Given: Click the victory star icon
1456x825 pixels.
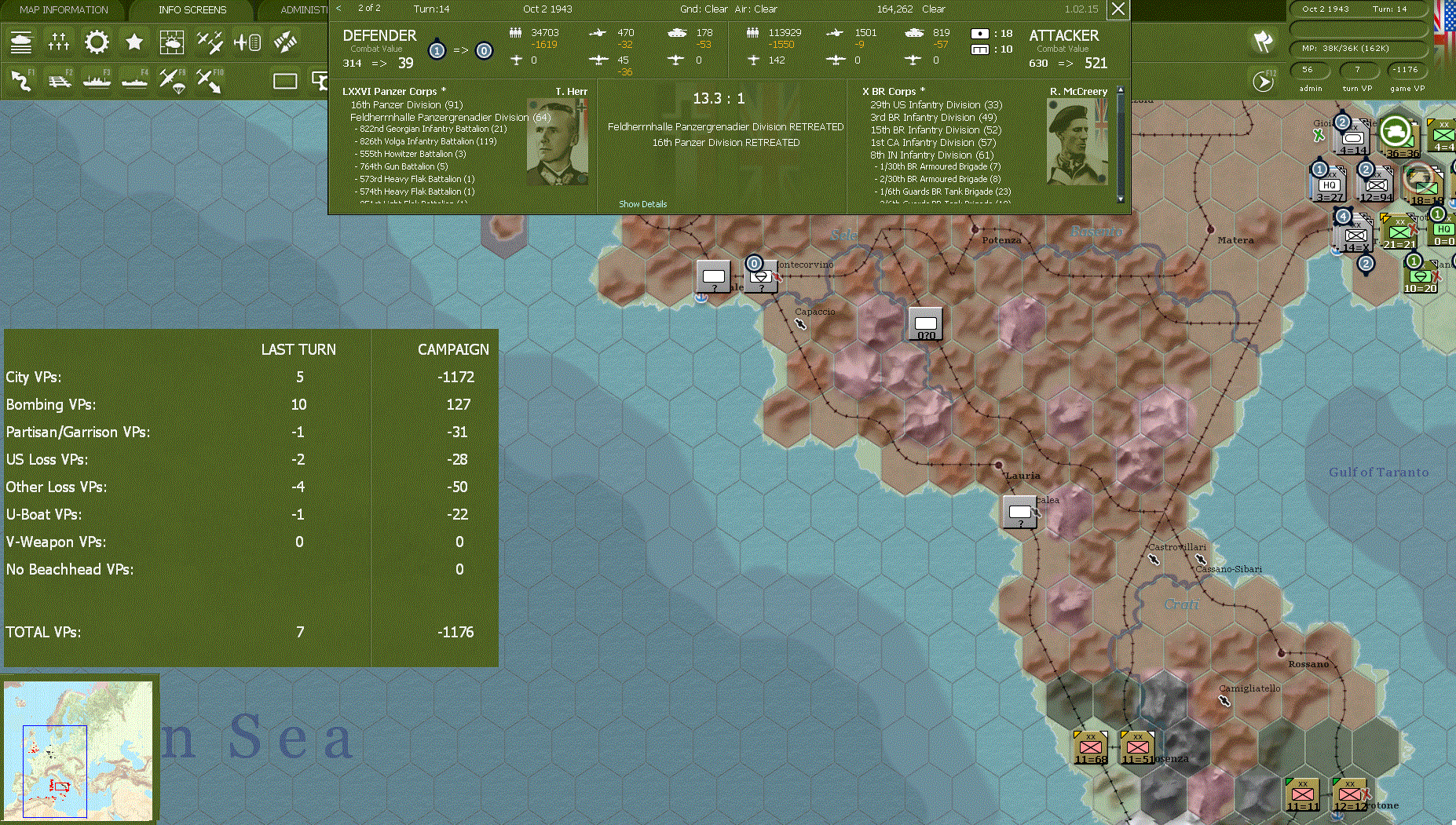Looking at the screenshot, I should coord(134,42).
